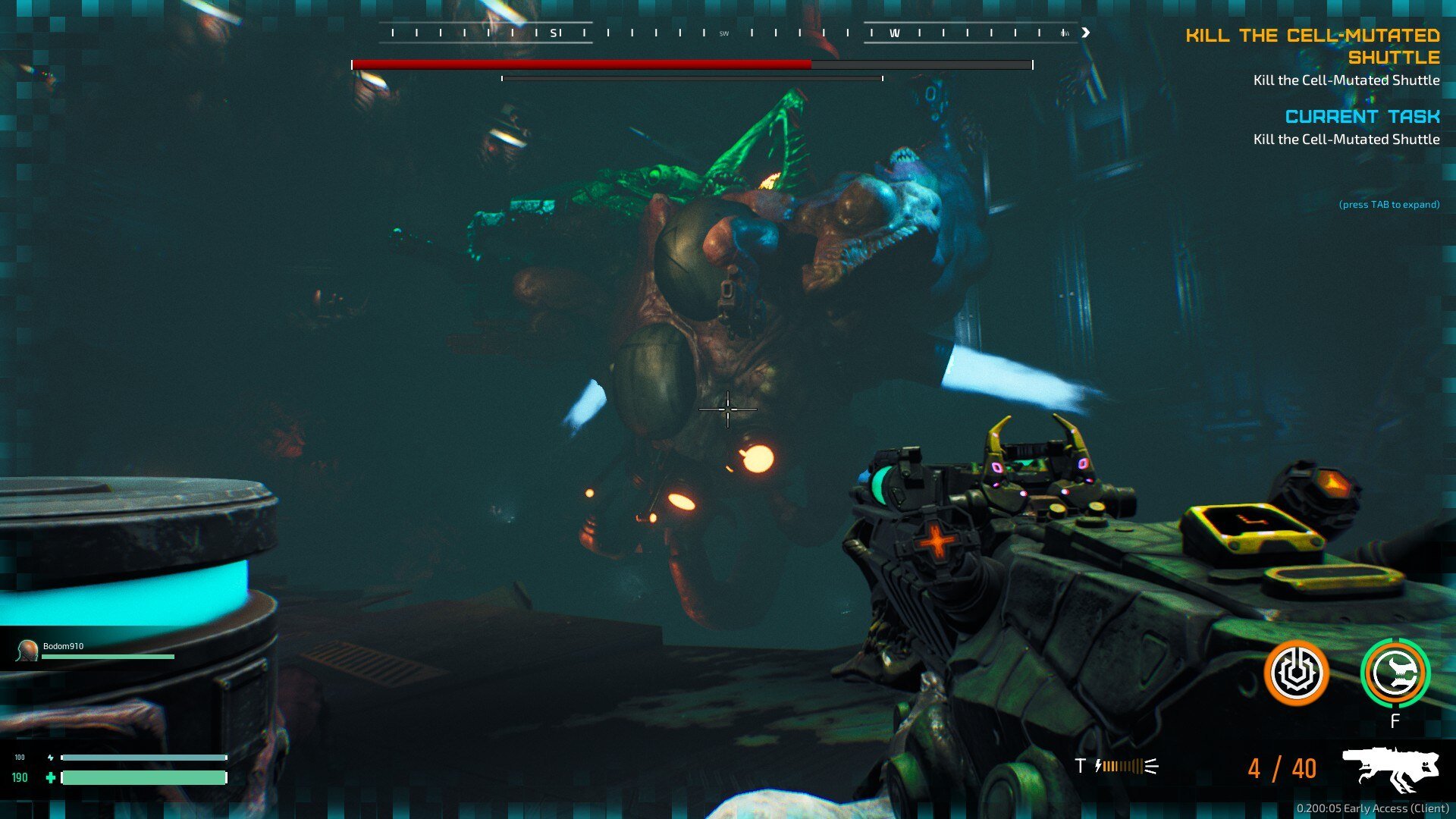Activate the orange power ability icon
This screenshot has height=819, width=1456.
click(x=1296, y=673)
